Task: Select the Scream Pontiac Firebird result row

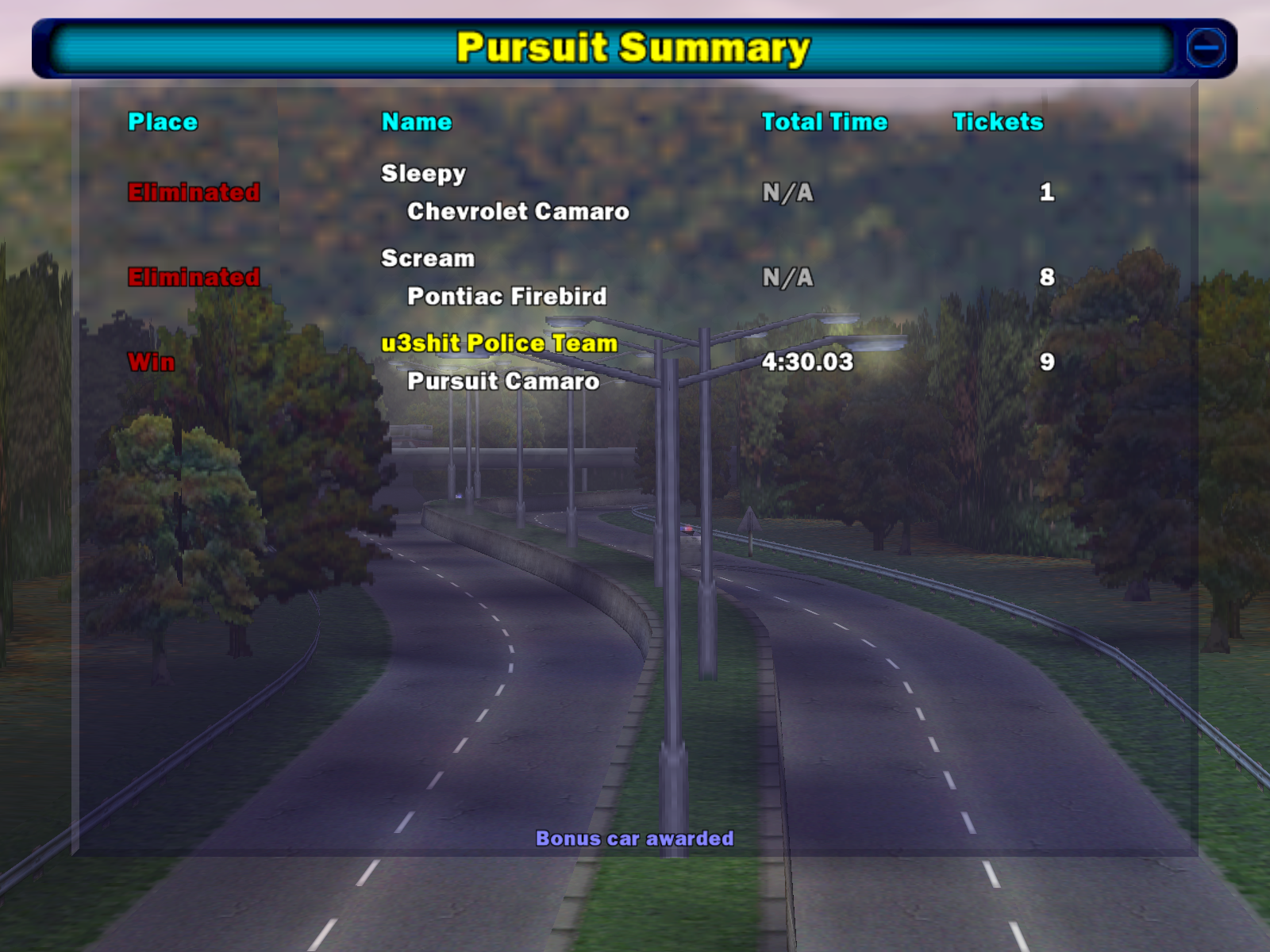Action: pyautogui.click(x=494, y=277)
